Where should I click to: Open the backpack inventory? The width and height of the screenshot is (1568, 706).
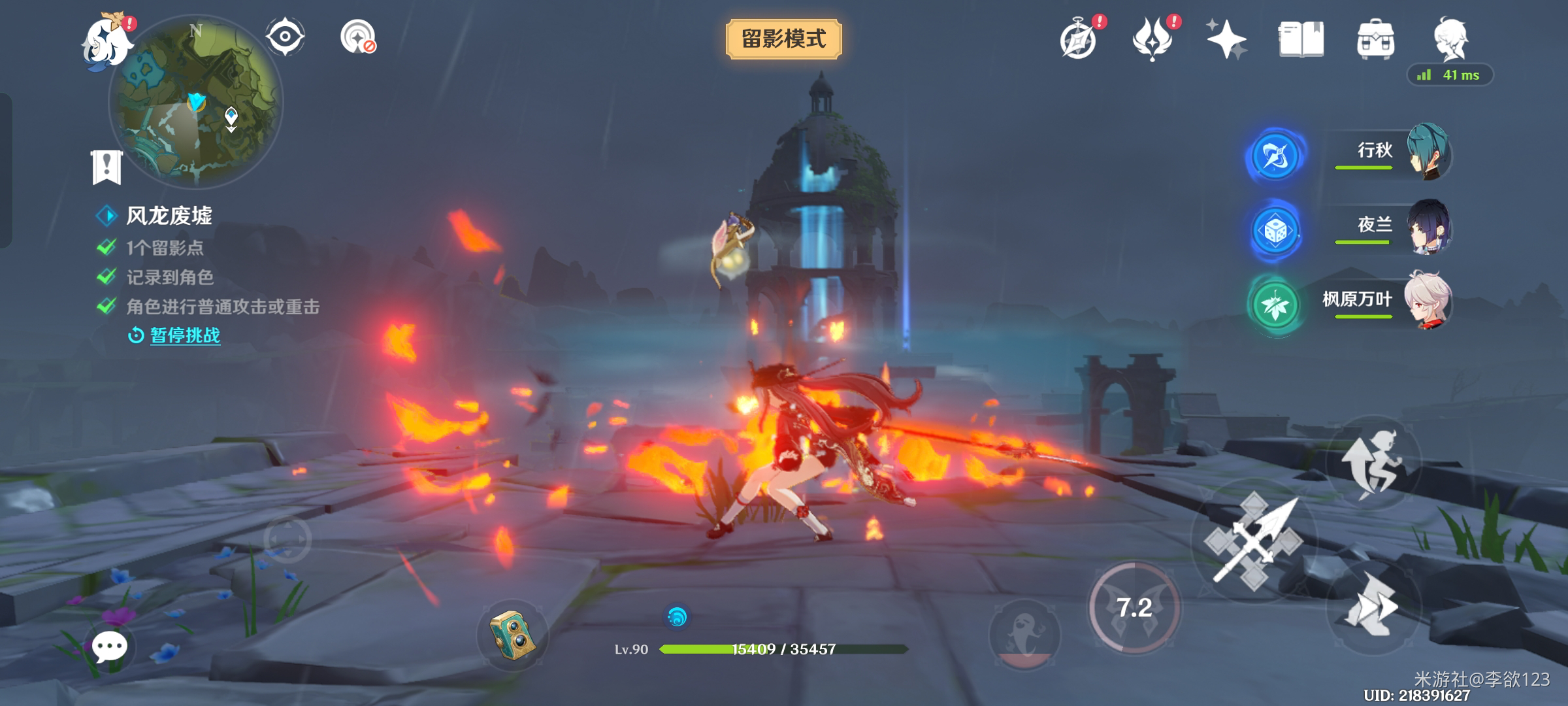(x=1375, y=41)
